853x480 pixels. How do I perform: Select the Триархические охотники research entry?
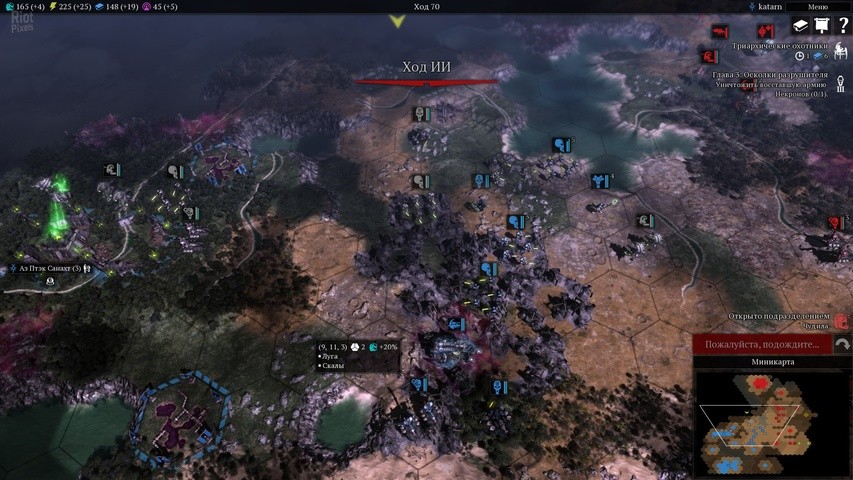[780, 45]
